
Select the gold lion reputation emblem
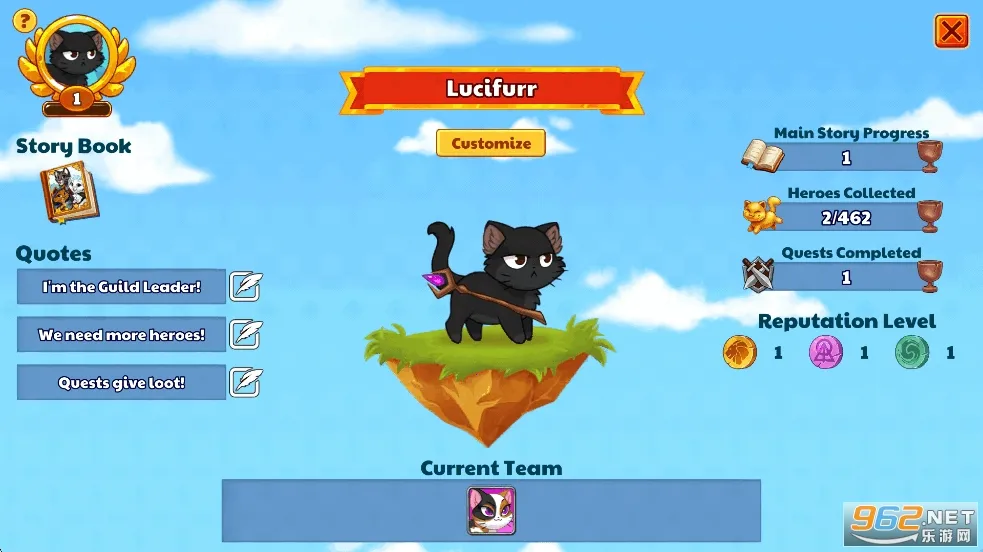[x=738, y=352]
